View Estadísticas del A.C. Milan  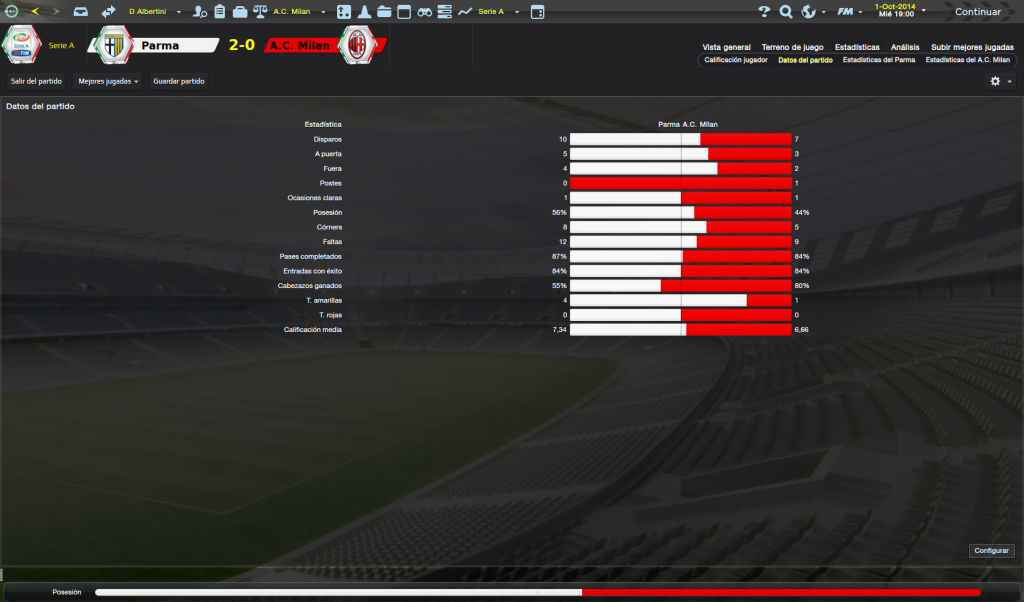[967, 60]
